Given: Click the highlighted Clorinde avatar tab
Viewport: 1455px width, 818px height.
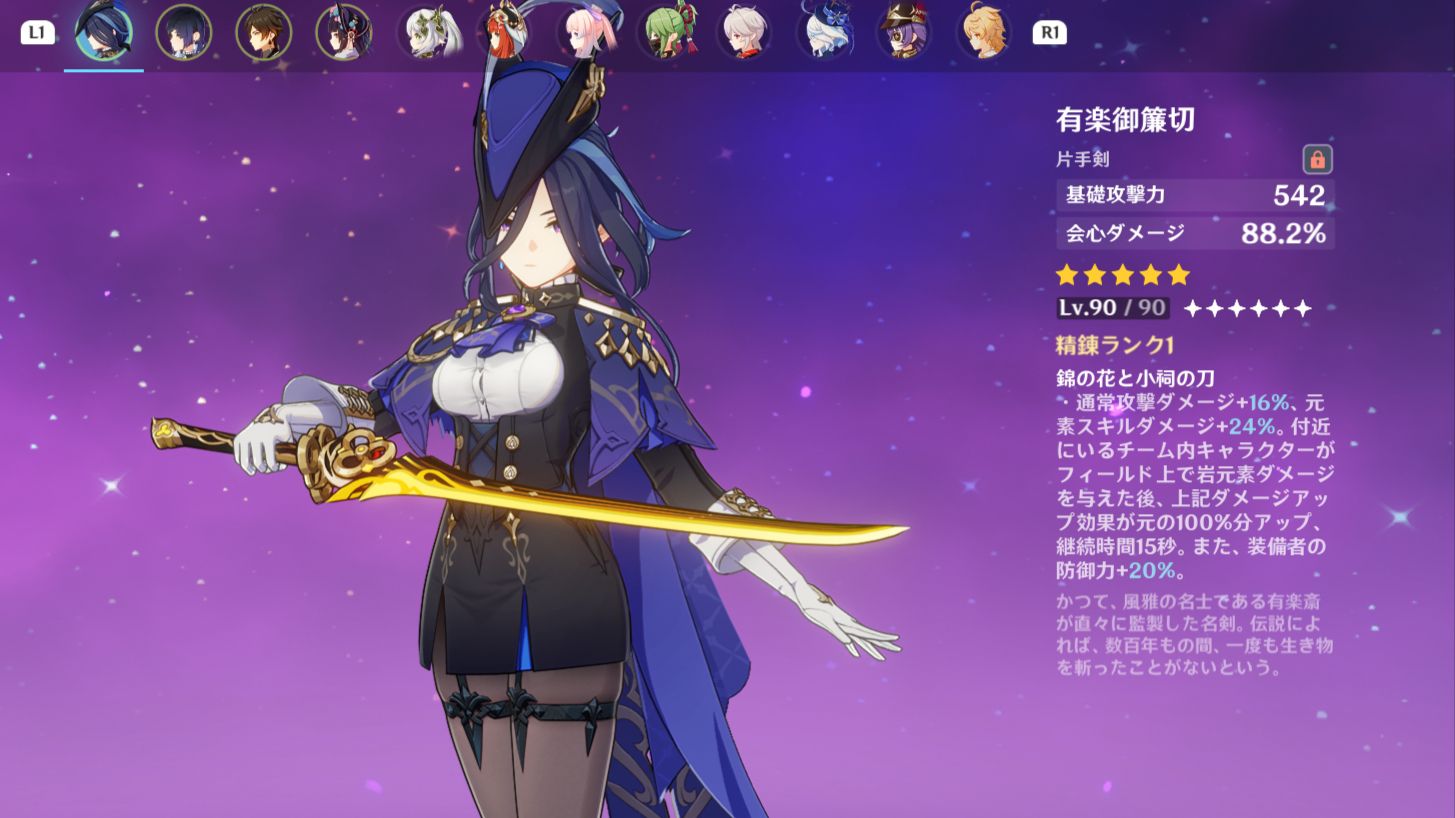Looking at the screenshot, I should coord(104,32).
